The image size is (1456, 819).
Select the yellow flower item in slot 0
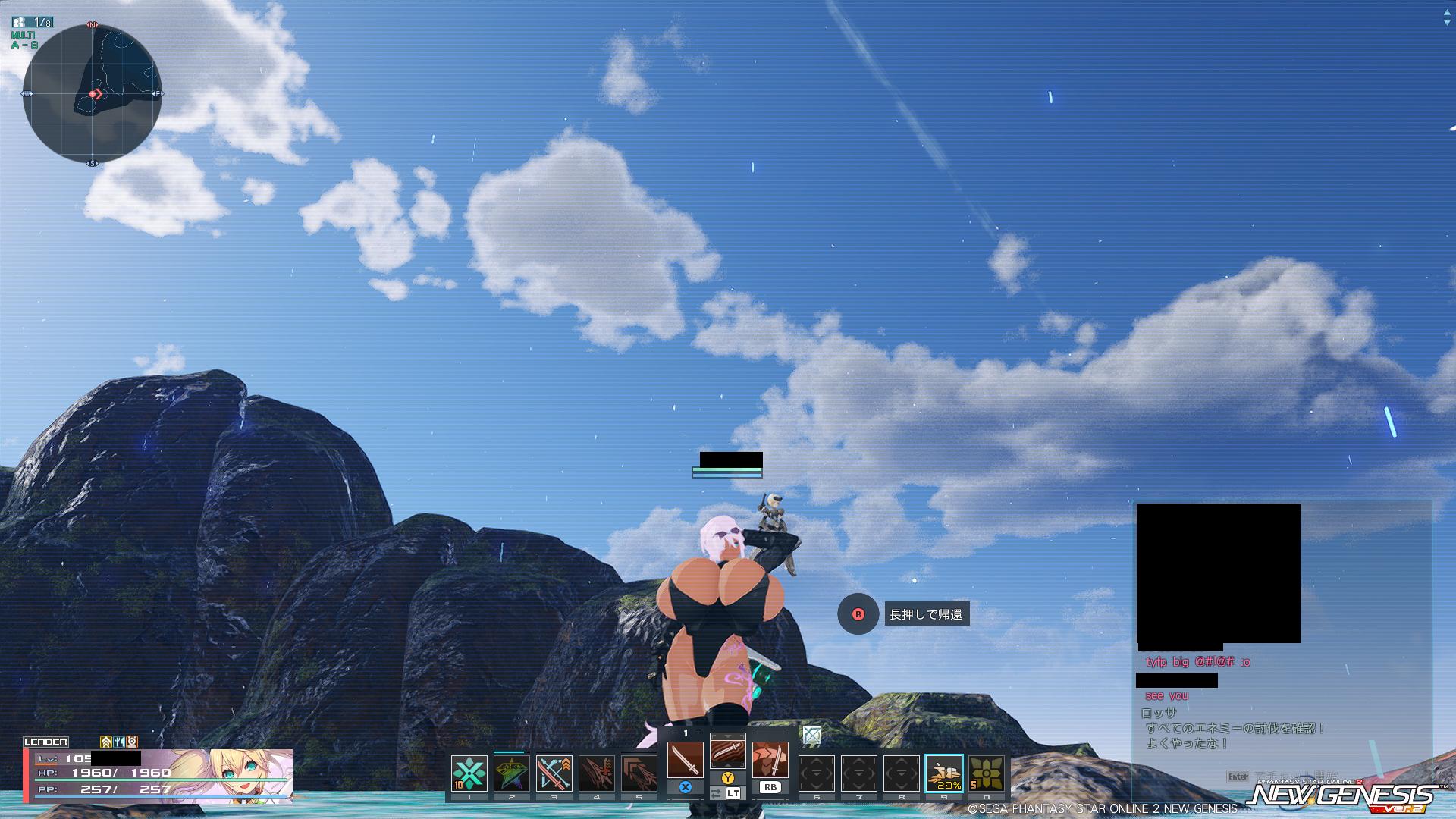(986, 773)
